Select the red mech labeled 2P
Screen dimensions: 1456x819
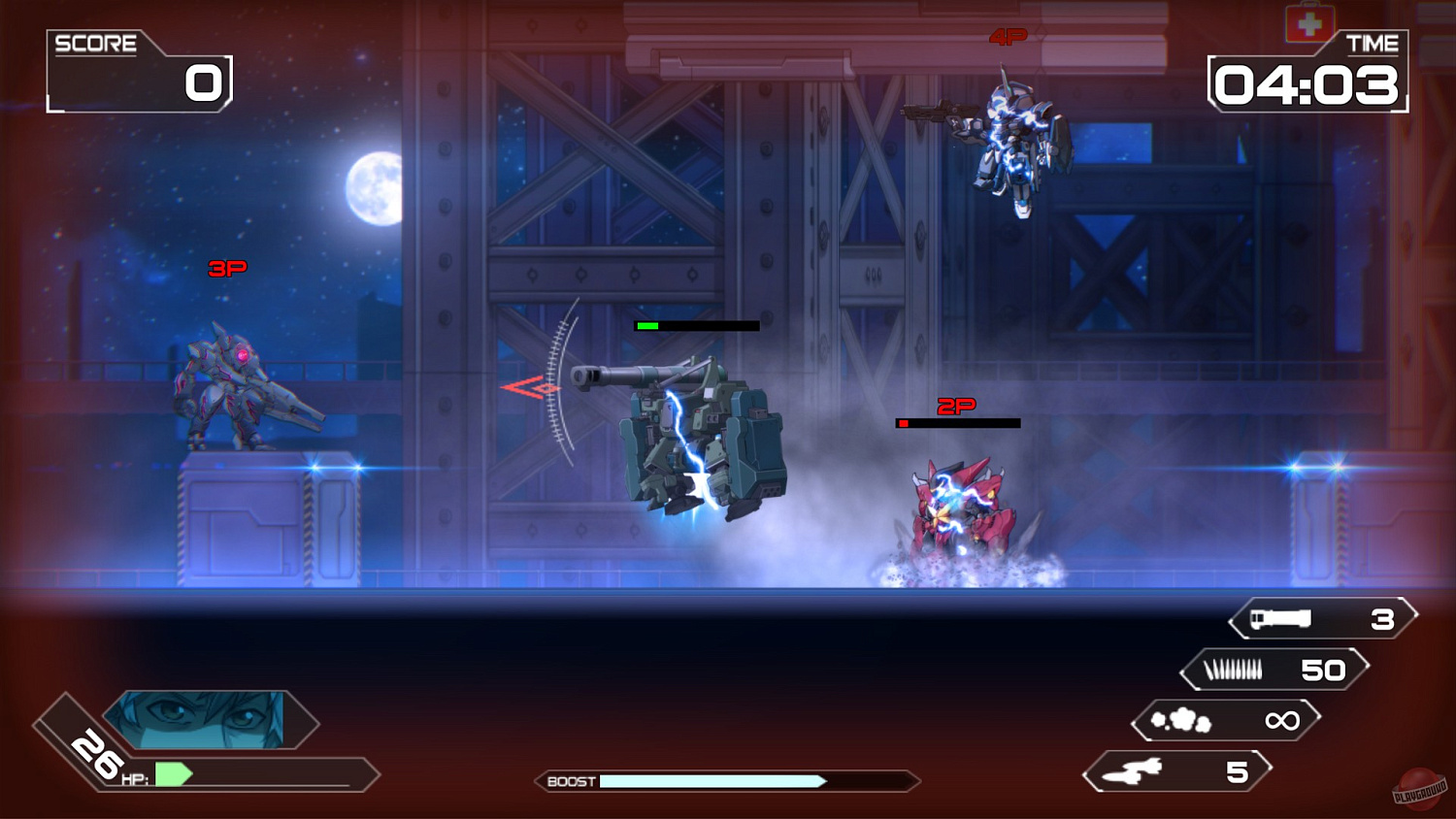coord(961,505)
